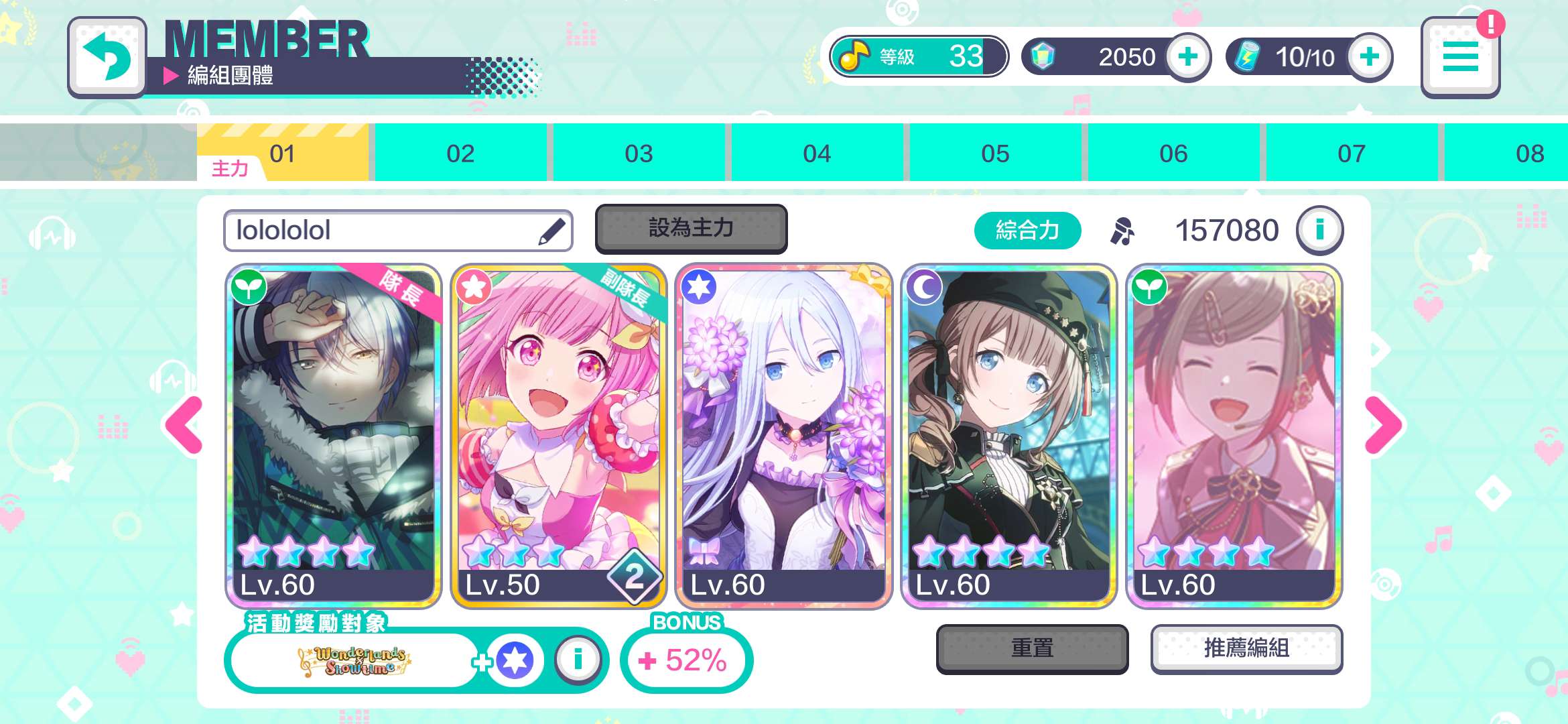1568x724 pixels.
Task: Show event bonus target info
Action: point(578,660)
